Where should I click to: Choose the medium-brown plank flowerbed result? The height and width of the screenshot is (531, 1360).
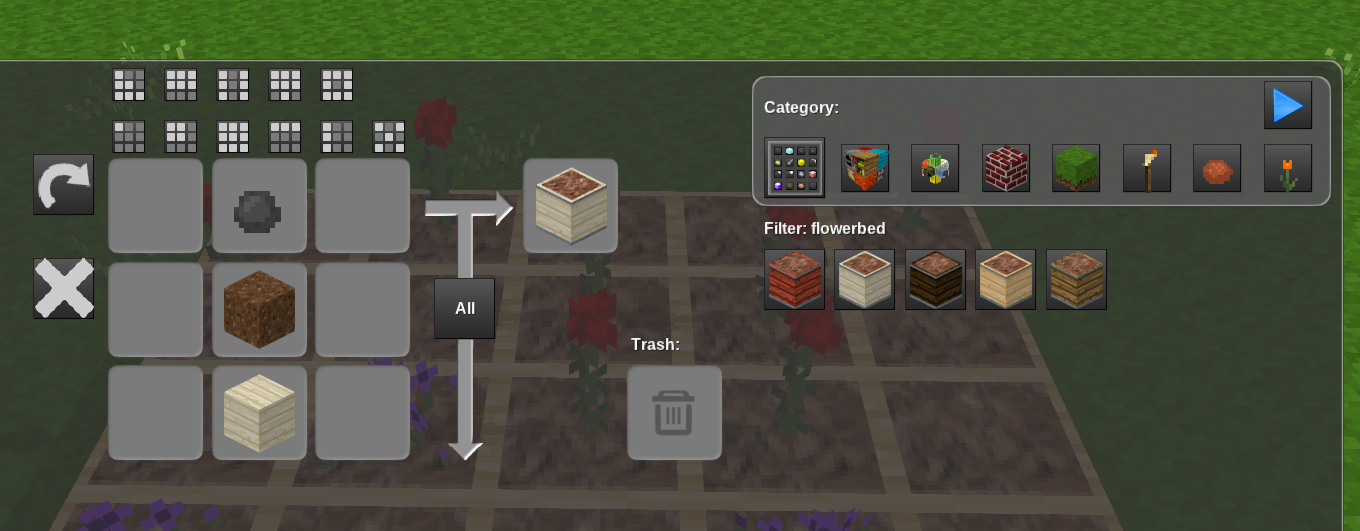pyautogui.click(x=1076, y=279)
